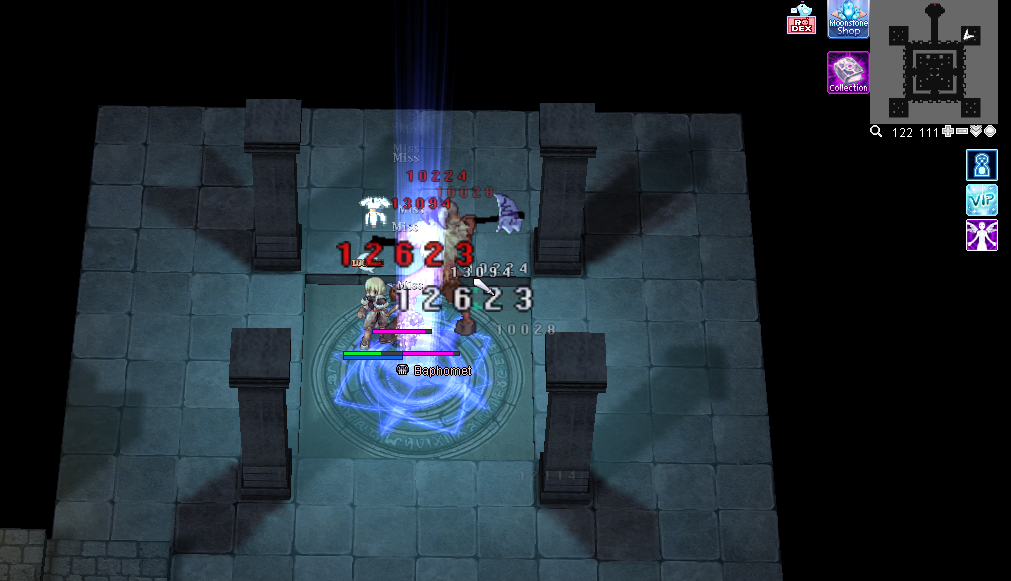Zoom out the minimap with minus button
The height and width of the screenshot is (581, 1011).
coord(961,132)
